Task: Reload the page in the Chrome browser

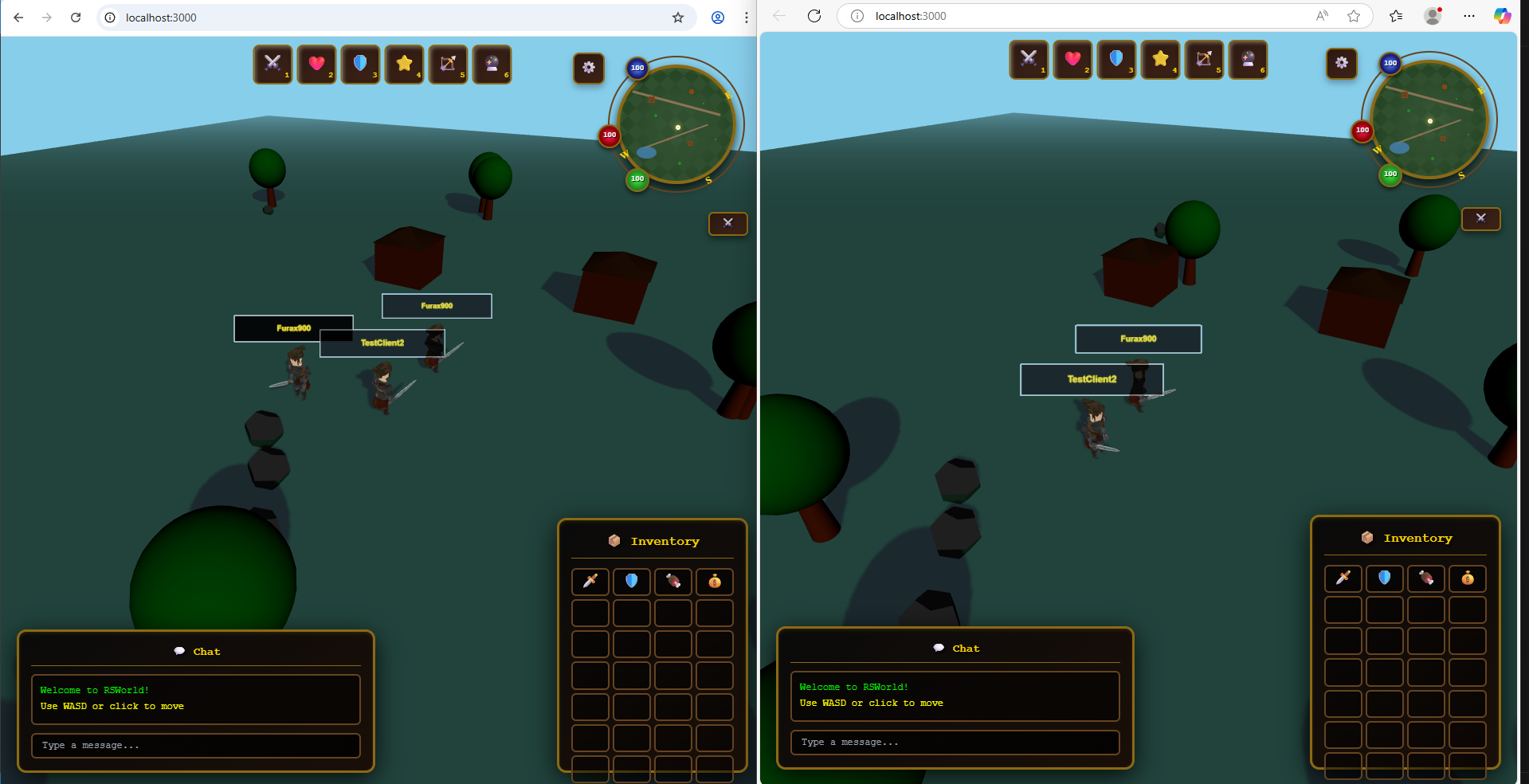Action: pos(76,18)
